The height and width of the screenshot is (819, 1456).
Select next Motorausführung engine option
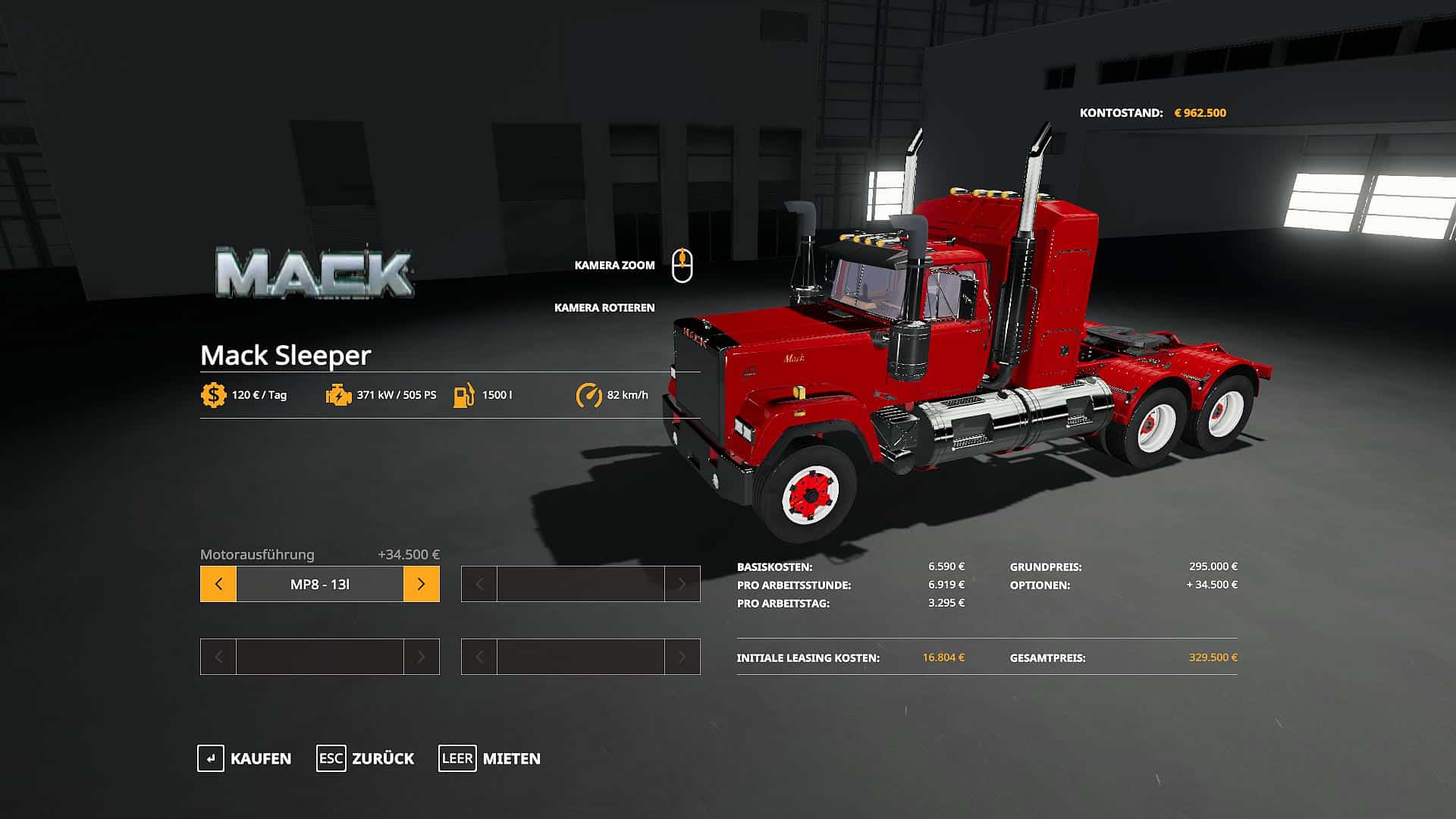click(x=421, y=584)
